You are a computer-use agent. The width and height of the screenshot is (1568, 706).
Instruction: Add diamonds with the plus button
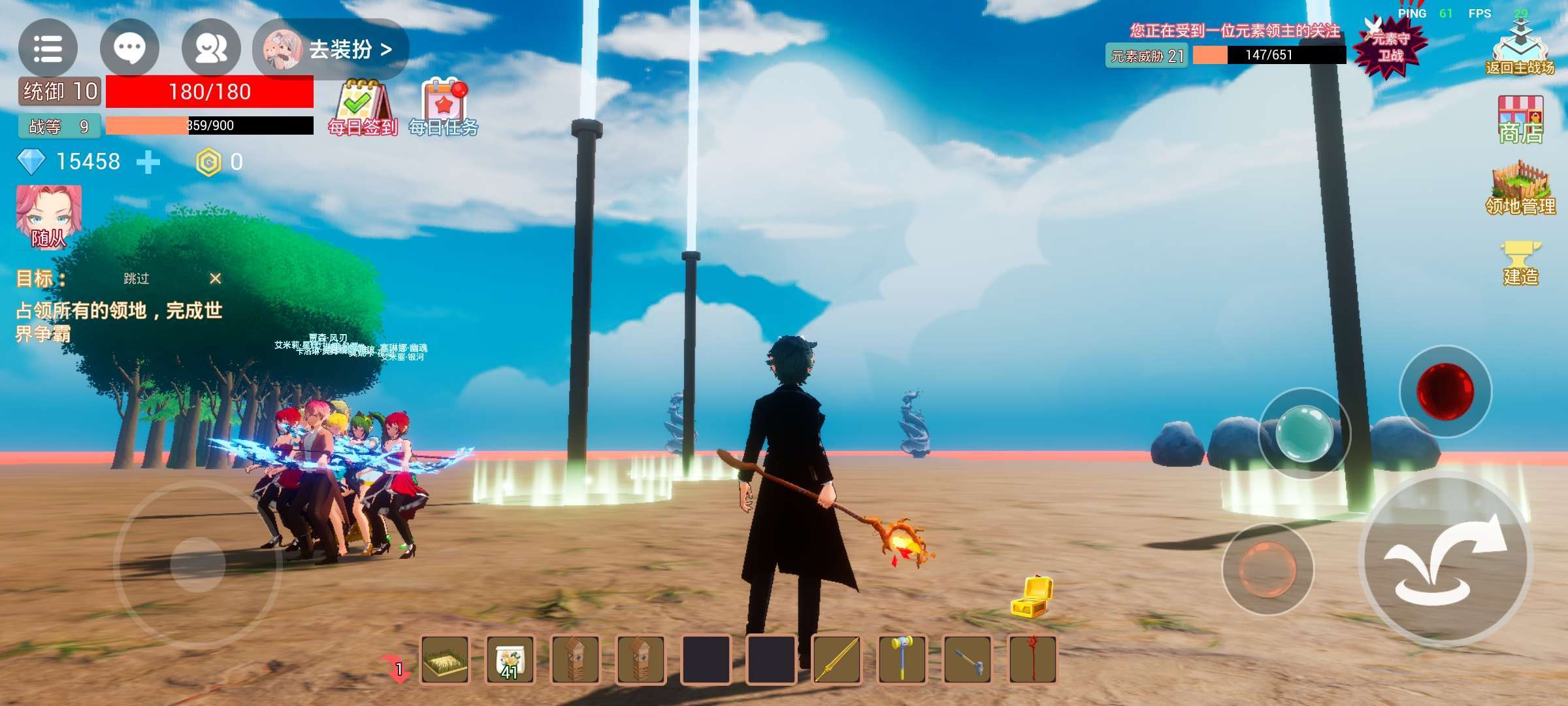pos(148,162)
